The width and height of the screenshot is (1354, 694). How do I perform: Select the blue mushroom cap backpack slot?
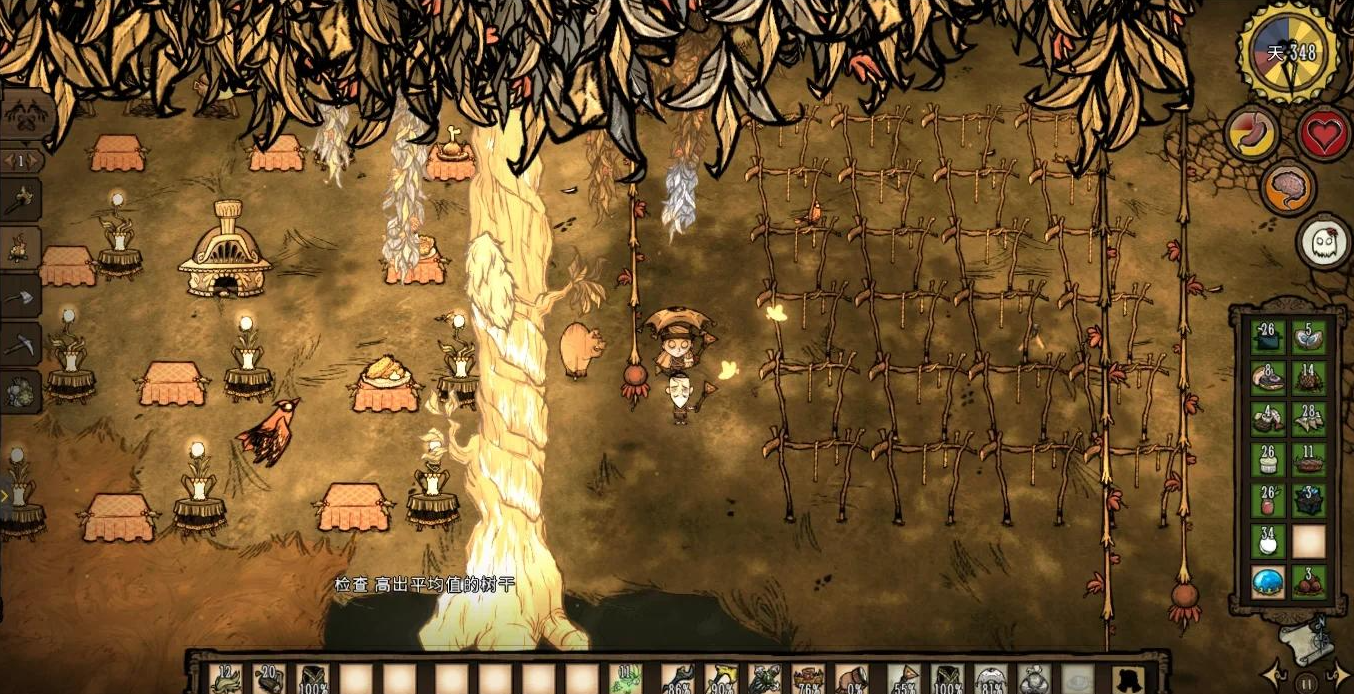(x=1268, y=582)
